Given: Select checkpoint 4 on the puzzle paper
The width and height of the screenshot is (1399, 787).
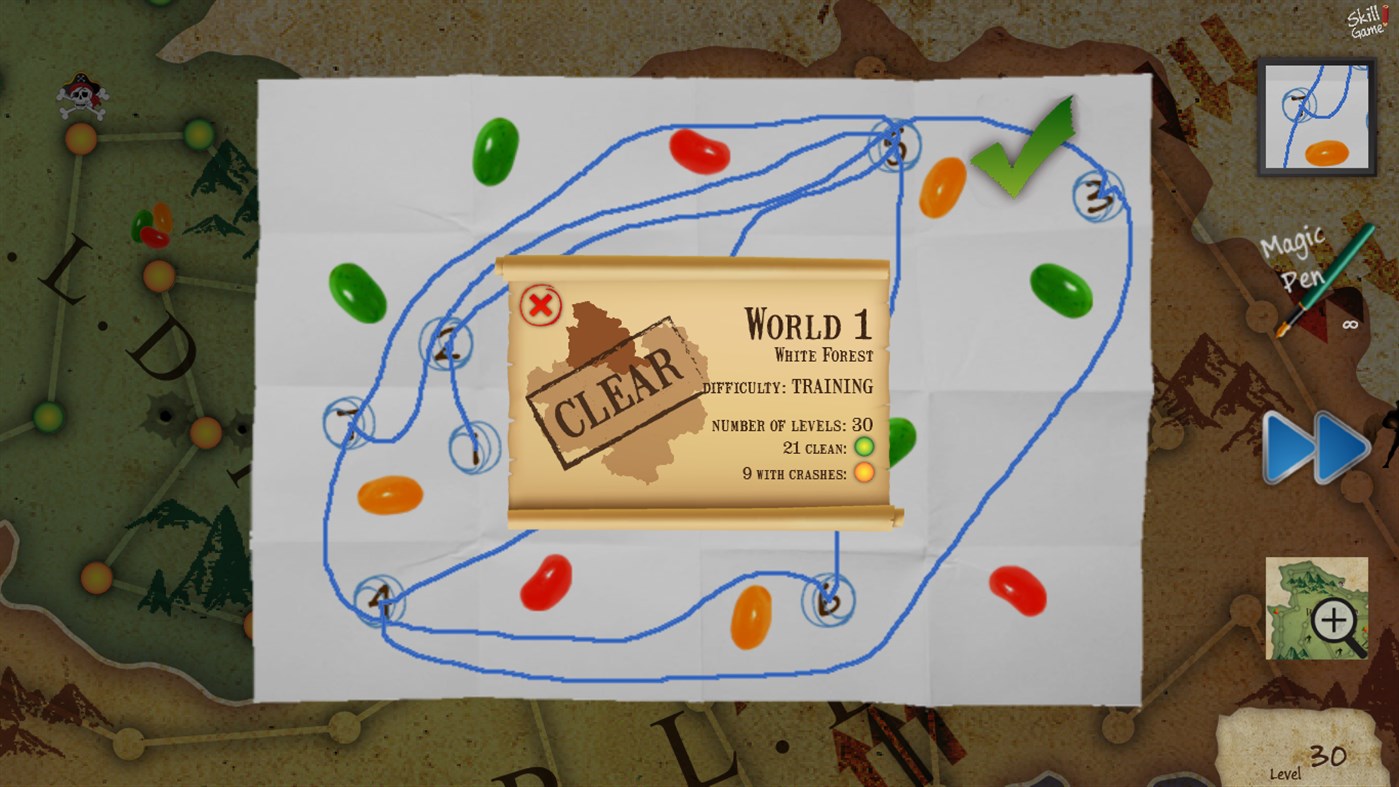Looking at the screenshot, I should 380,601.
